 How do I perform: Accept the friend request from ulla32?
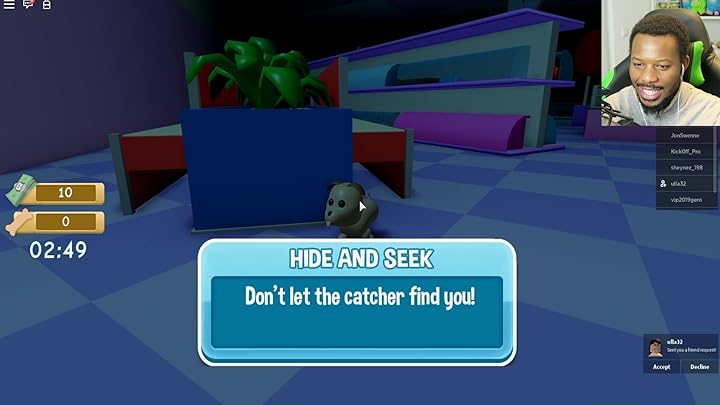click(x=661, y=367)
